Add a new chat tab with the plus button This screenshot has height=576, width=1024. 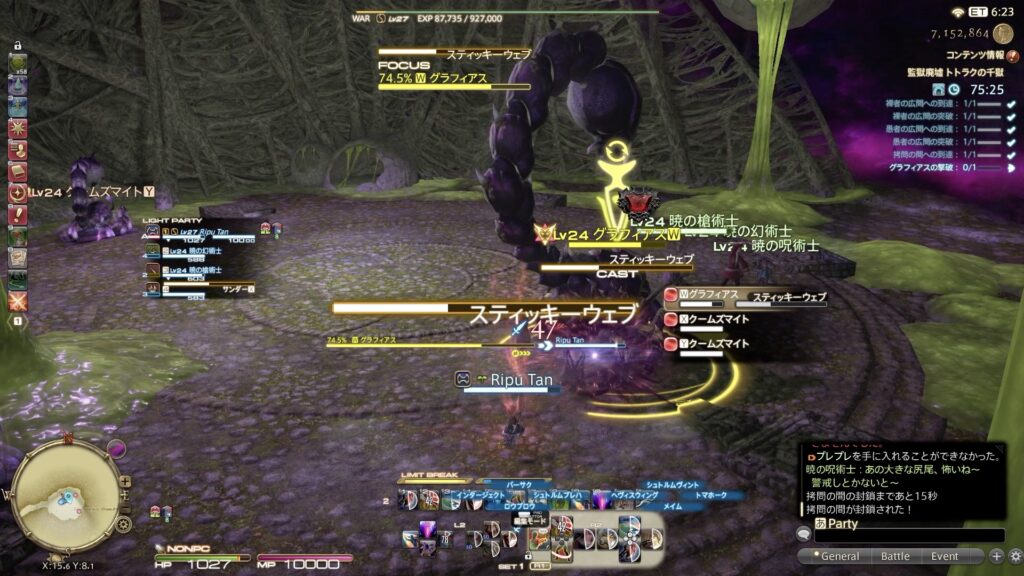[x=996, y=556]
